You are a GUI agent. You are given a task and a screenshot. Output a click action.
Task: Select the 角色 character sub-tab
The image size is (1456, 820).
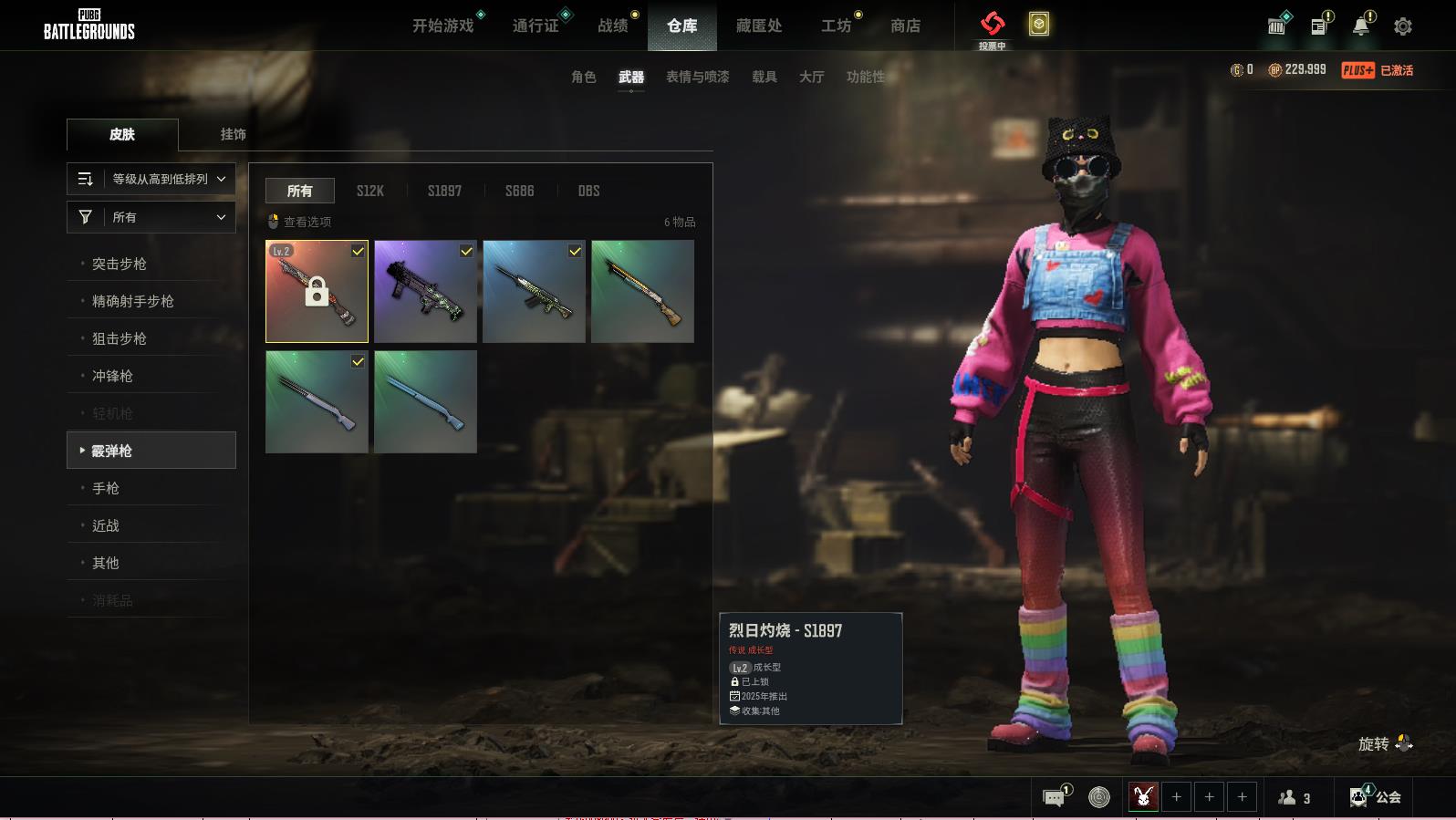[583, 77]
